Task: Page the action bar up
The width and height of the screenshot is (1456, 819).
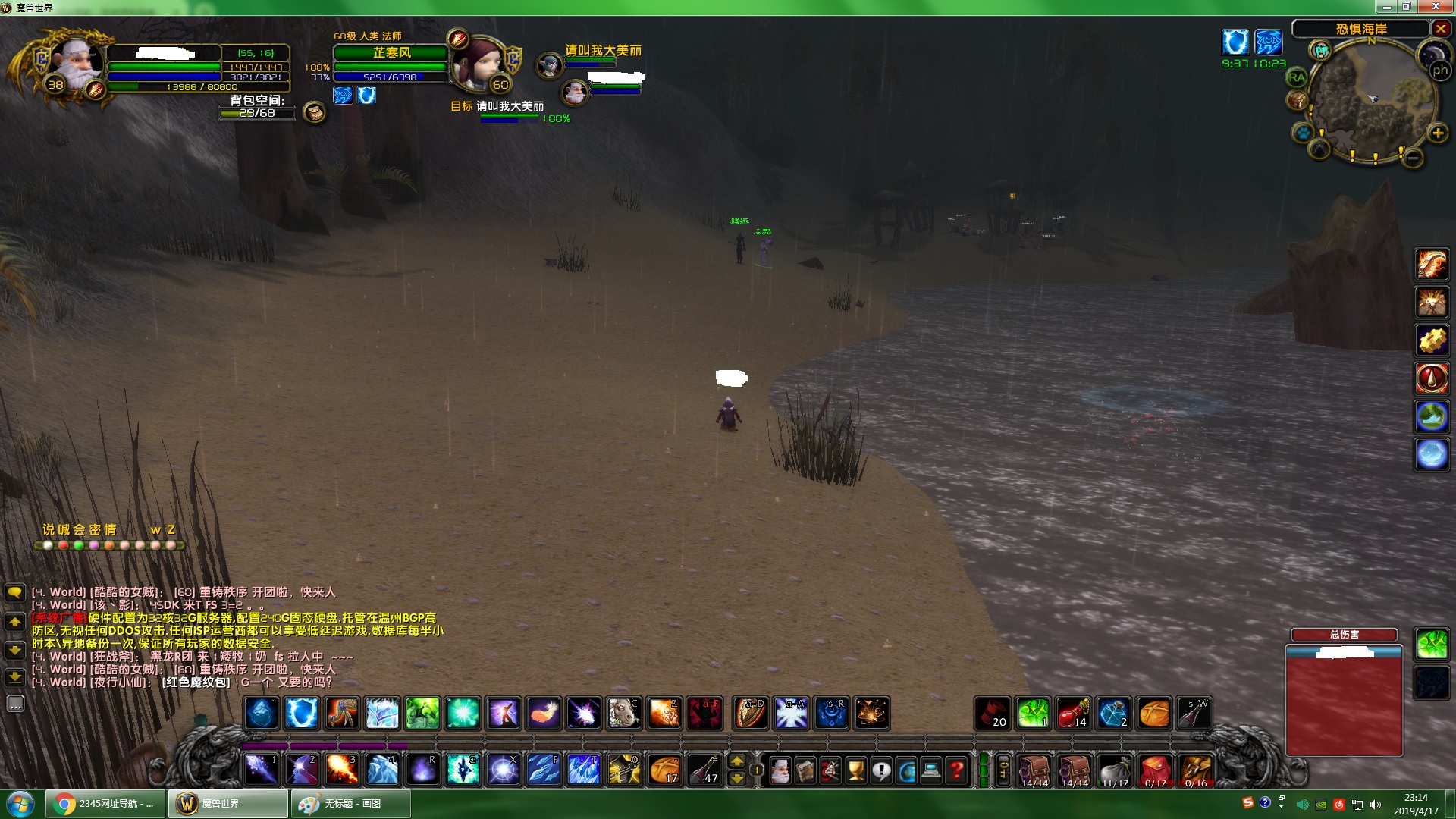Action: click(x=736, y=761)
